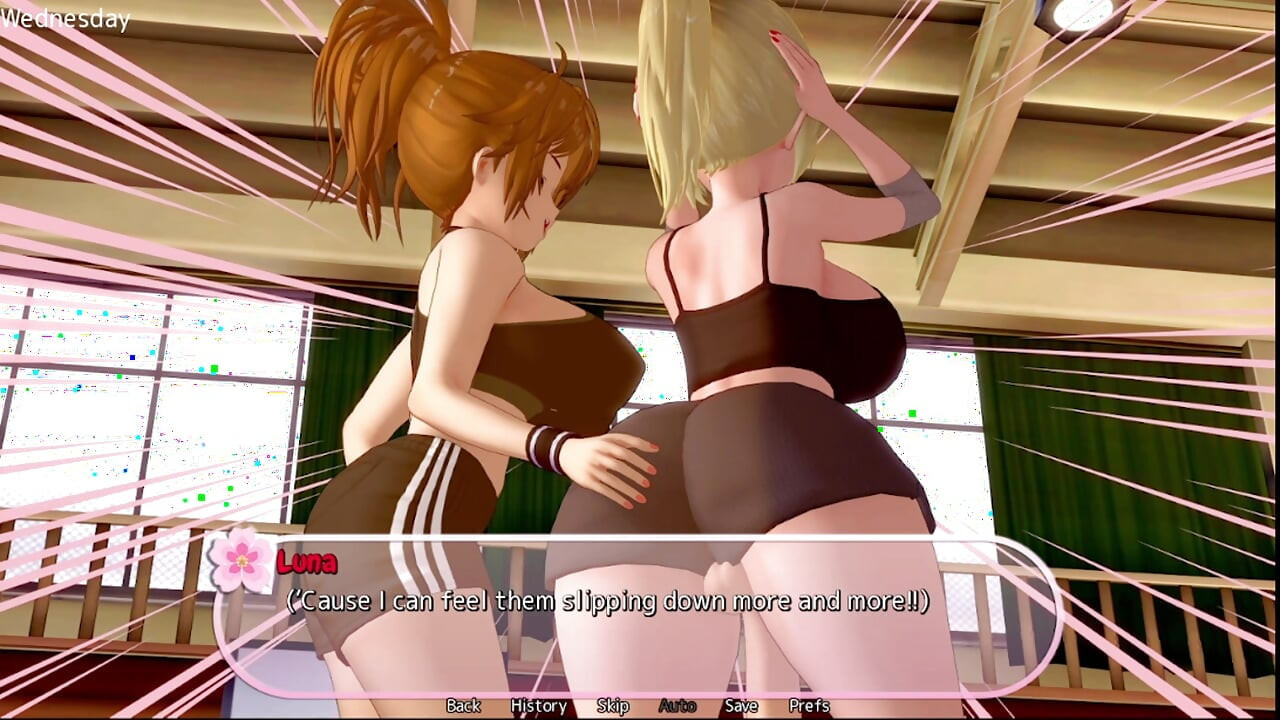This screenshot has width=1280, height=720.
Task: Click Luna's wristband
Action: [545, 448]
